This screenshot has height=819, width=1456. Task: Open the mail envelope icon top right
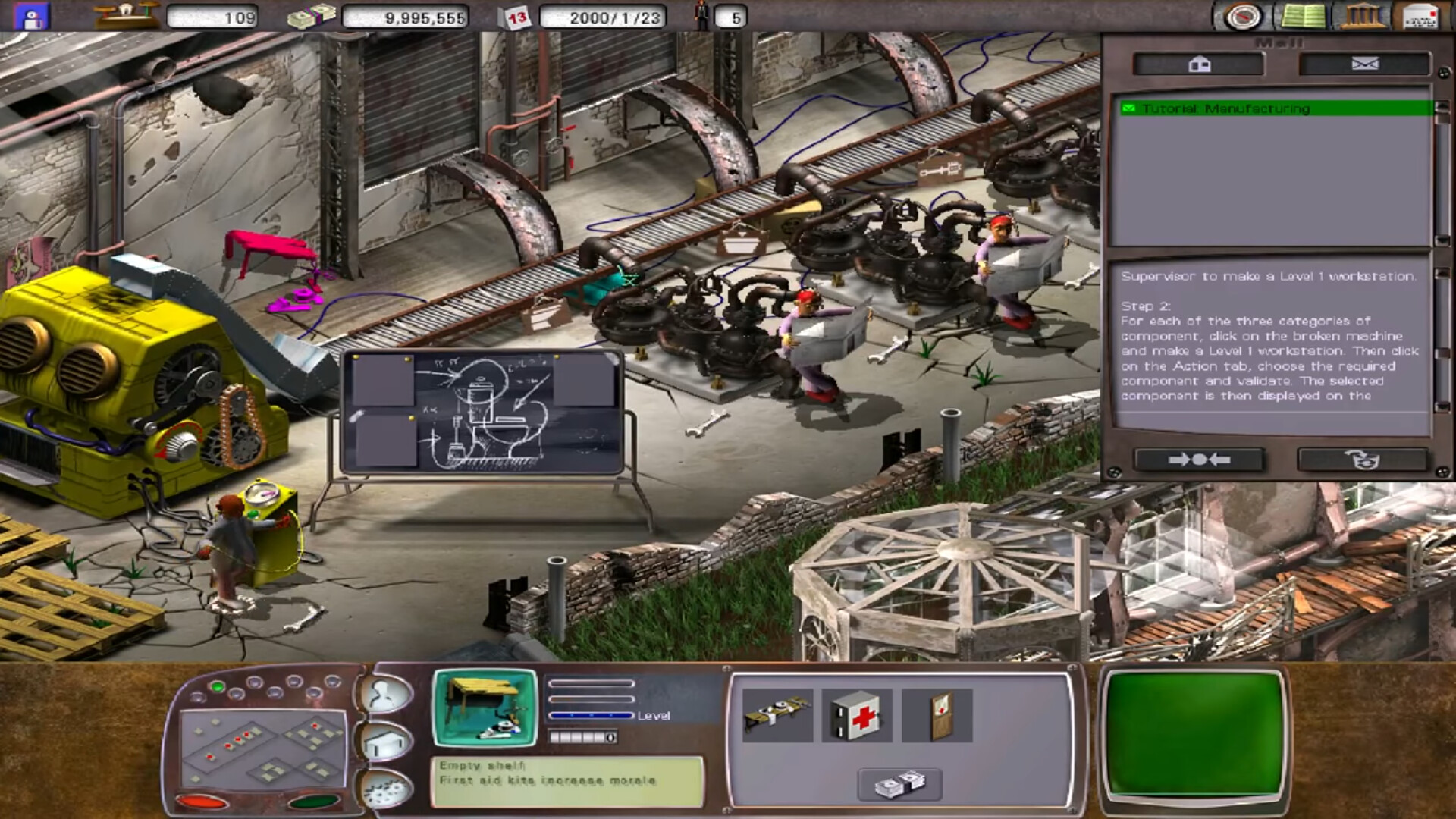[x=1419, y=15]
